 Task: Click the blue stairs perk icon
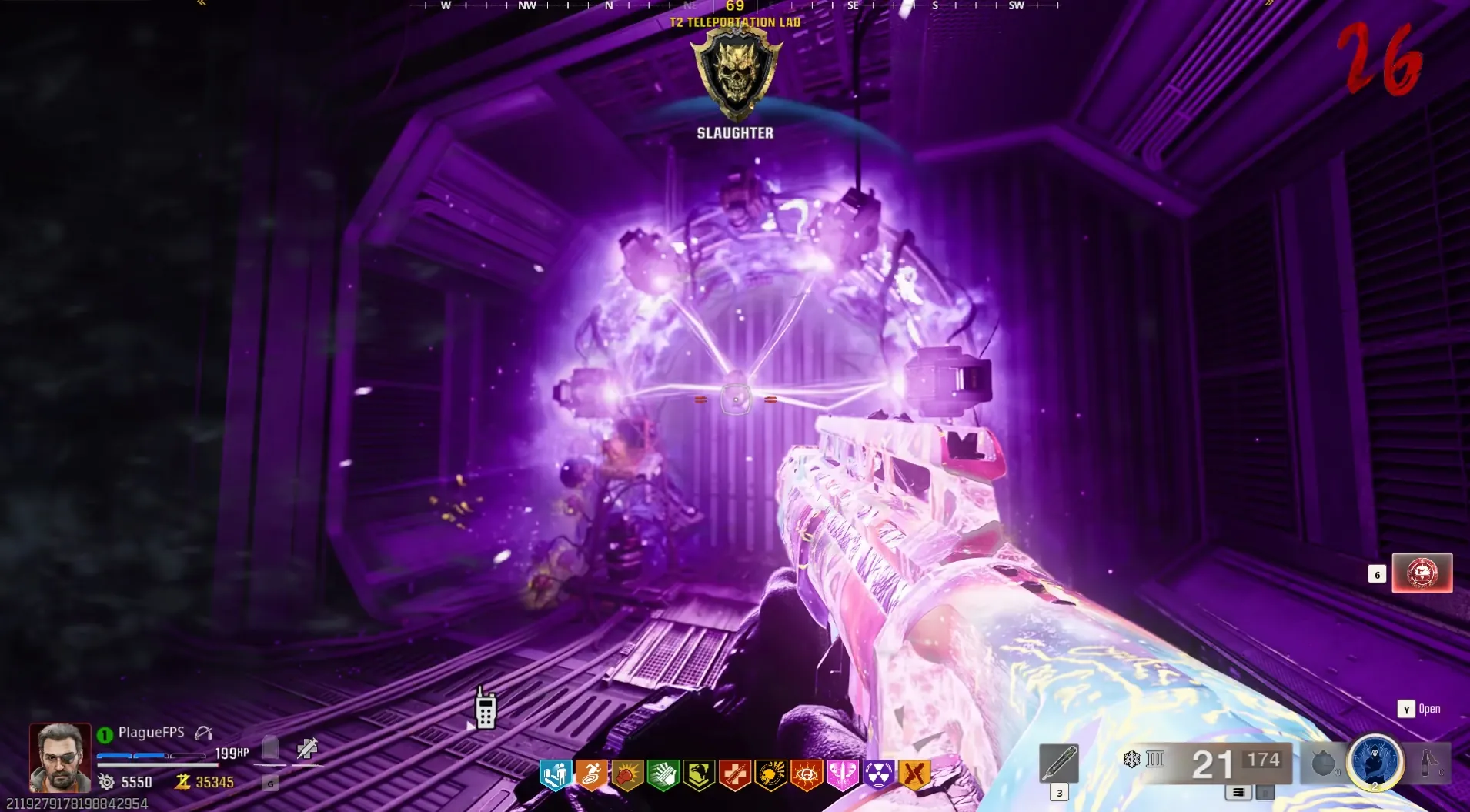point(556,774)
